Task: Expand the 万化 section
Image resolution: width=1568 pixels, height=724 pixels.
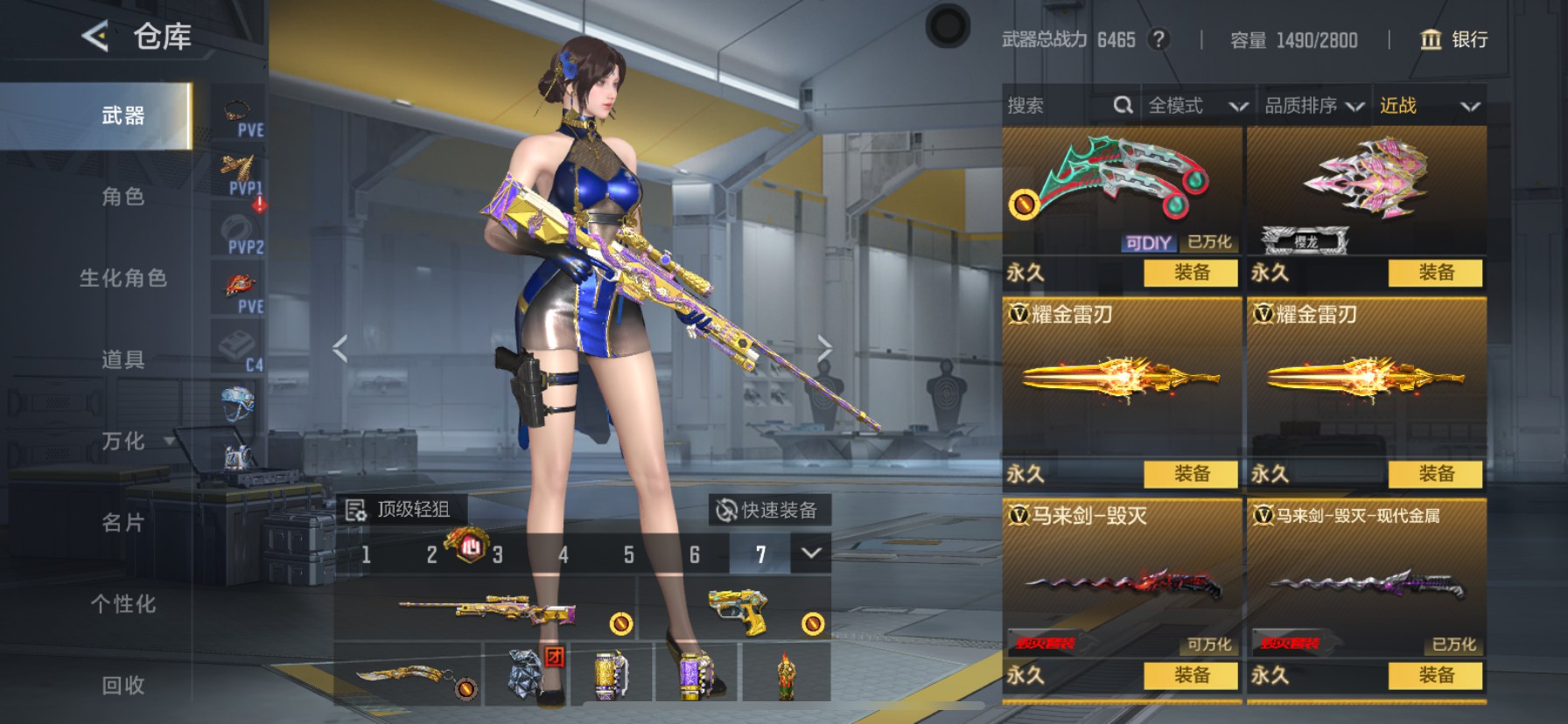Action: [122, 441]
